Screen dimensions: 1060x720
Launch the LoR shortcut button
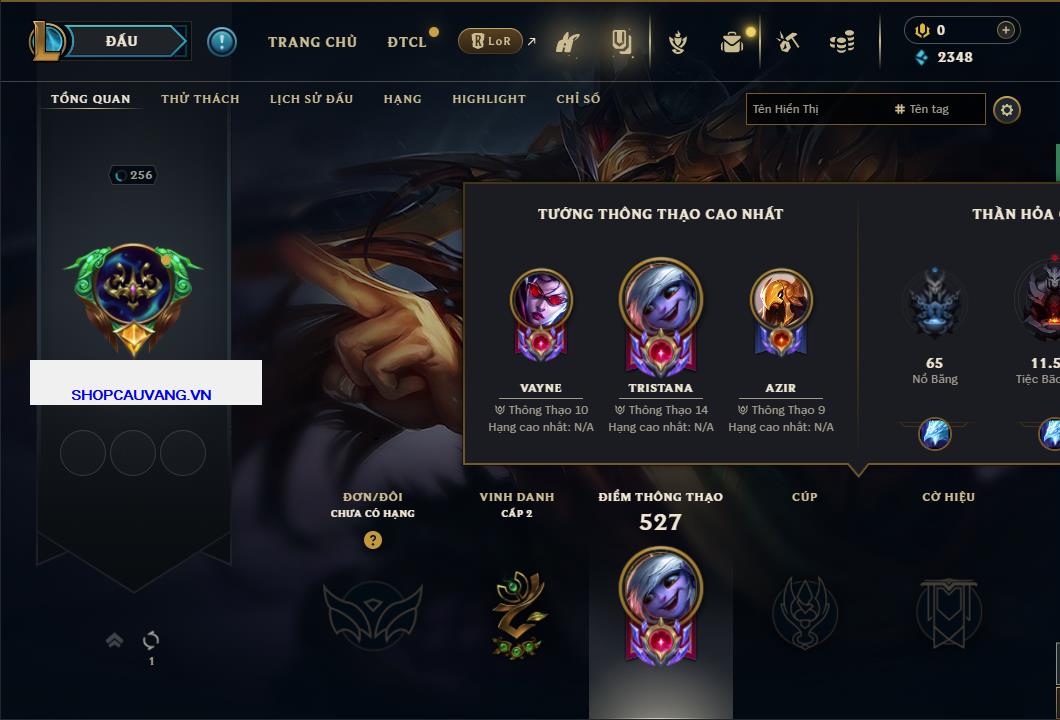[491, 42]
